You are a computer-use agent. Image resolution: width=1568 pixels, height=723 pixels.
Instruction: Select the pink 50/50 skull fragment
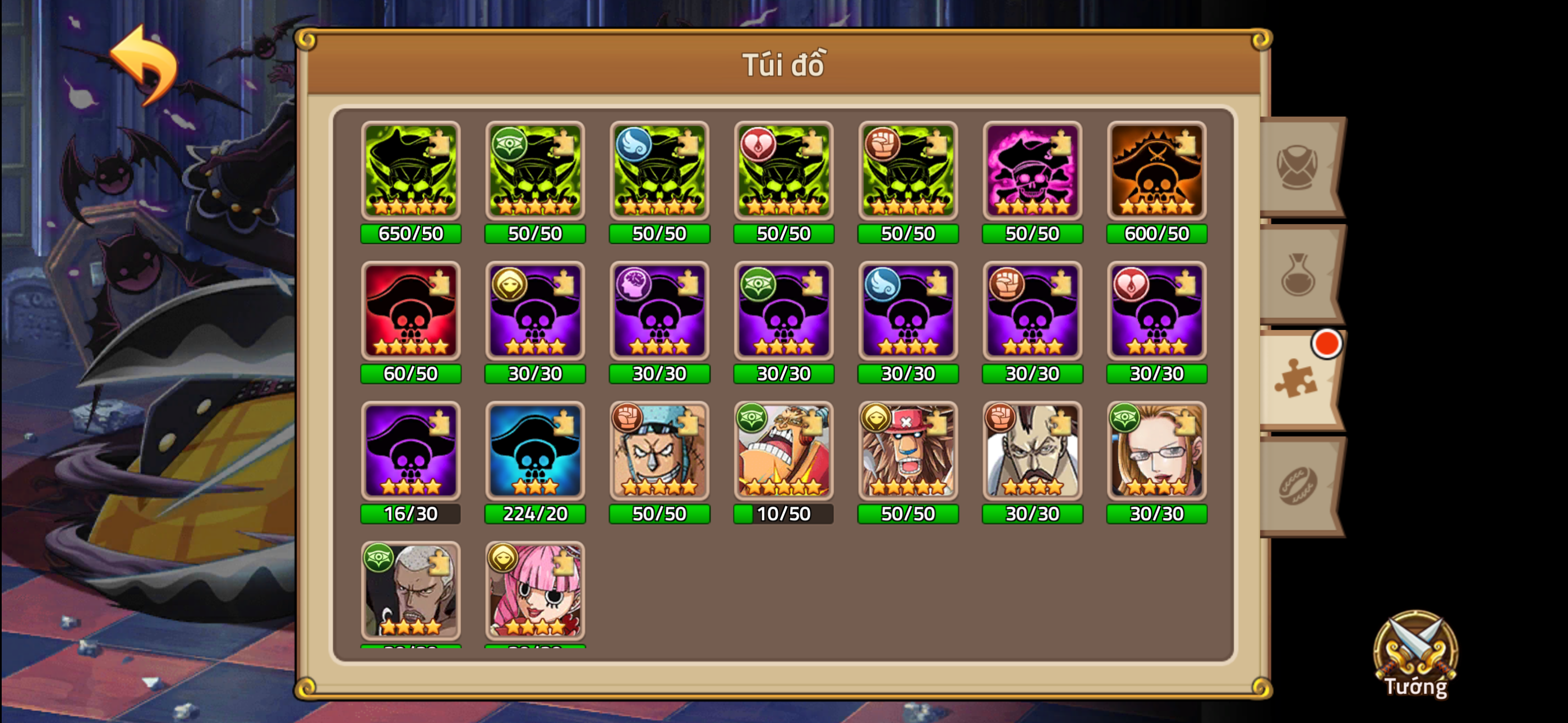point(1032,172)
